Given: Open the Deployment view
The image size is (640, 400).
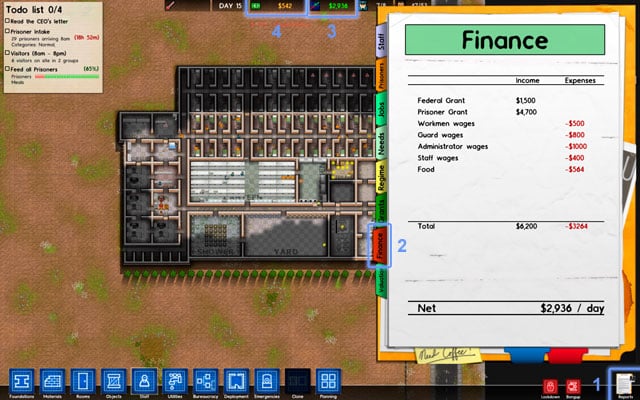Looking at the screenshot, I should point(236,381).
